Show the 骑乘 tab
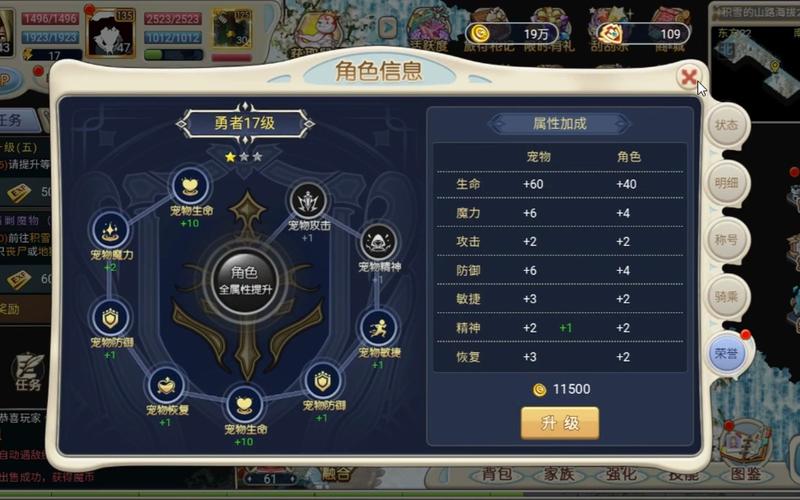This screenshot has height=500, width=800. click(726, 297)
